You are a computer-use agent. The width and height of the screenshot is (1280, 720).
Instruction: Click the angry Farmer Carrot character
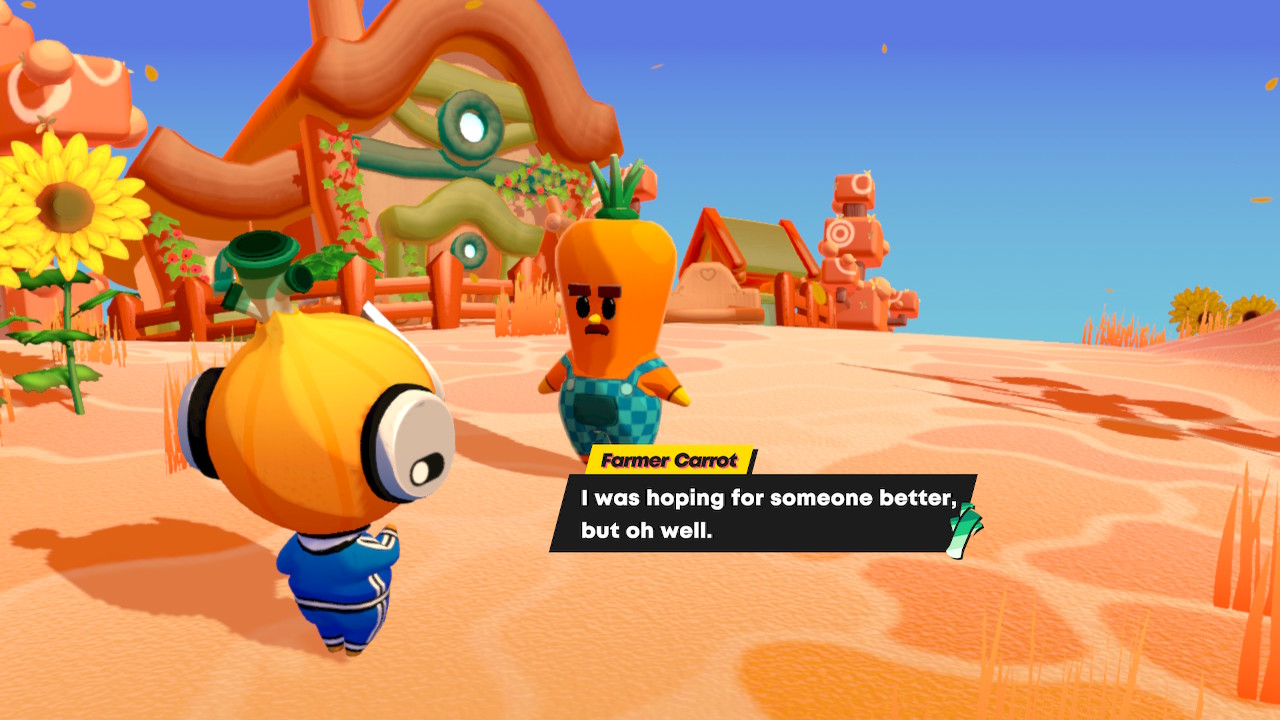pyautogui.click(x=608, y=300)
